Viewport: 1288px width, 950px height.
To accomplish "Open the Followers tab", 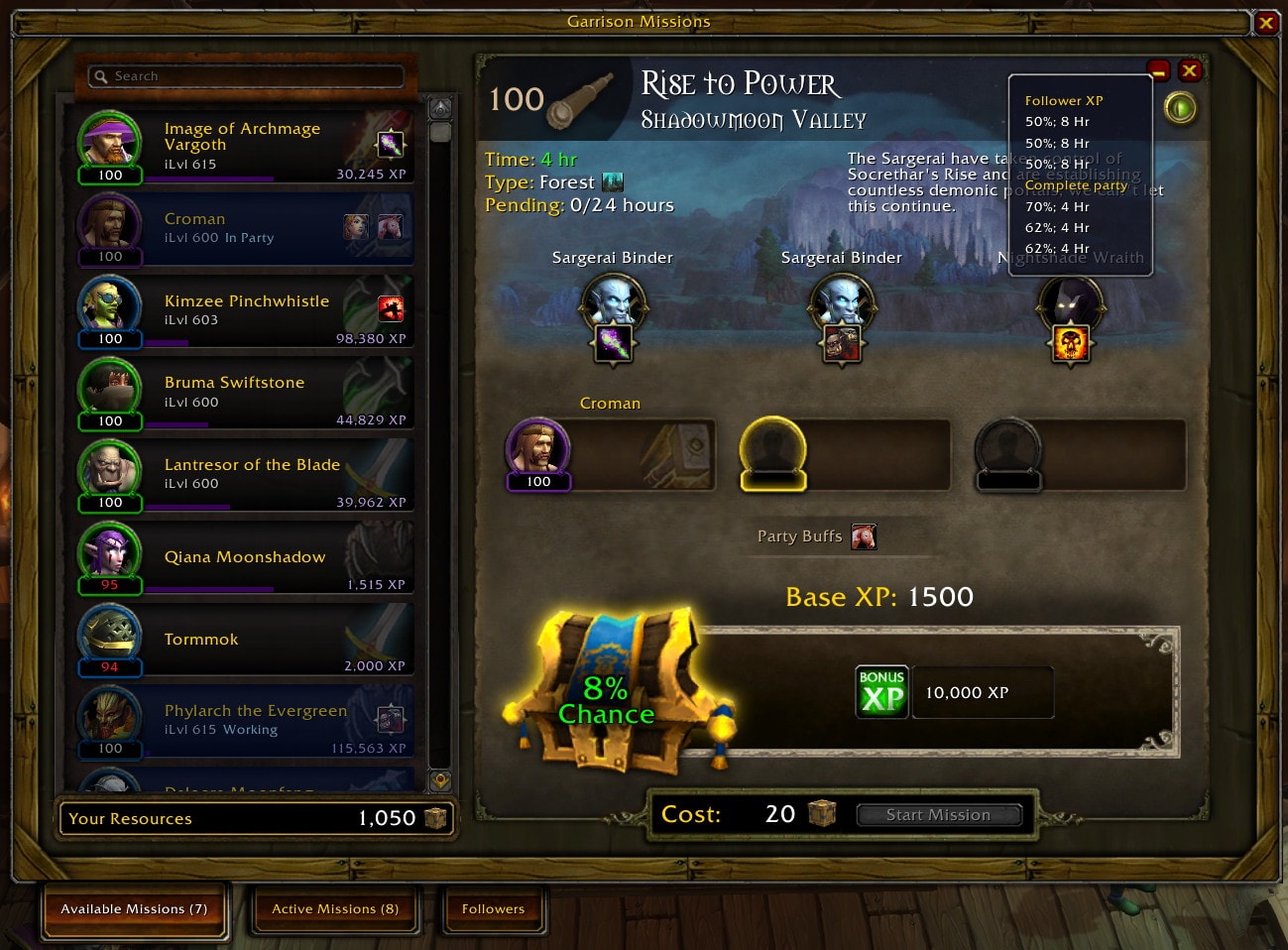I will [x=493, y=908].
